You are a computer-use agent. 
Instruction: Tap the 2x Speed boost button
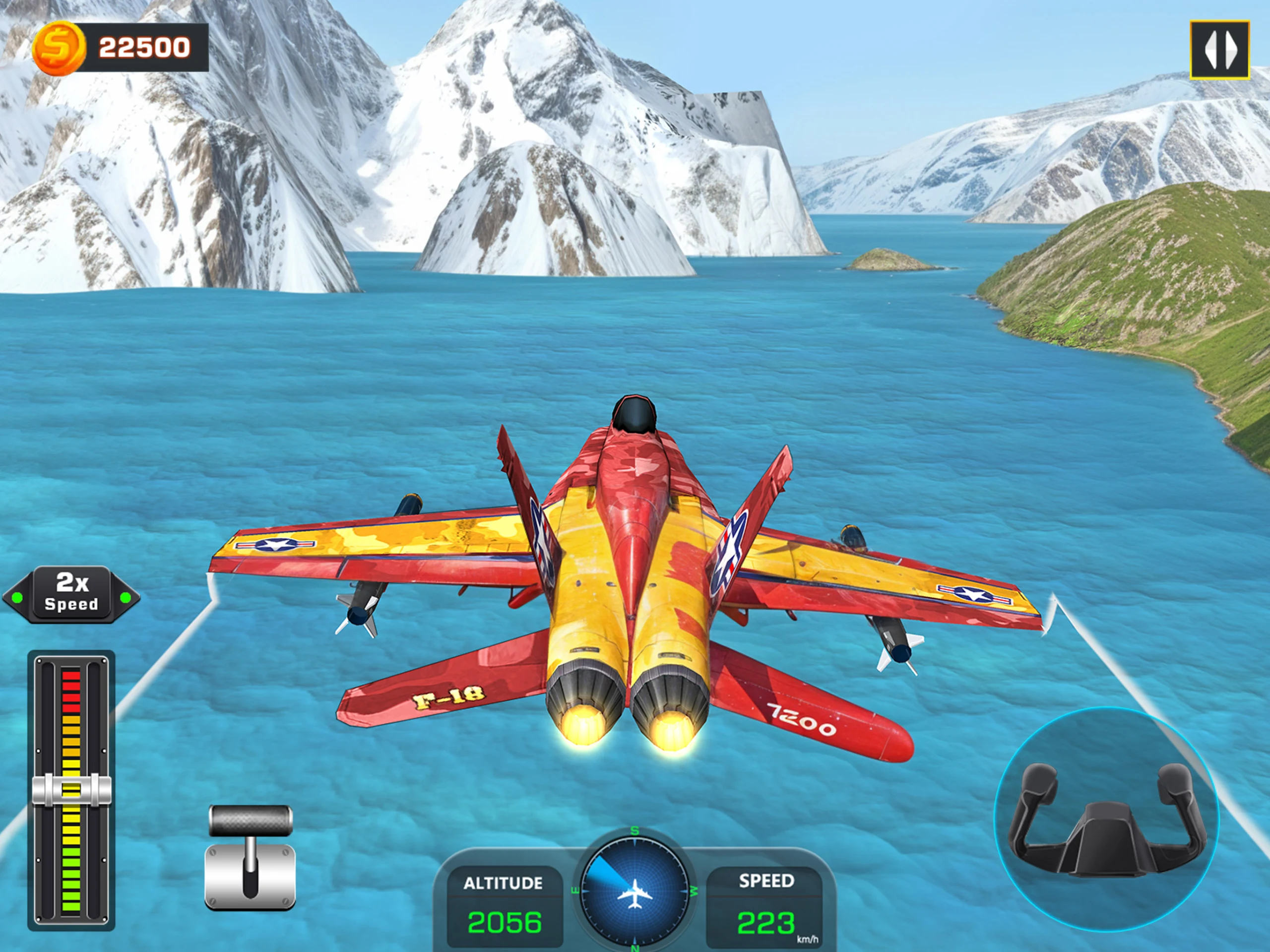click(71, 594)
